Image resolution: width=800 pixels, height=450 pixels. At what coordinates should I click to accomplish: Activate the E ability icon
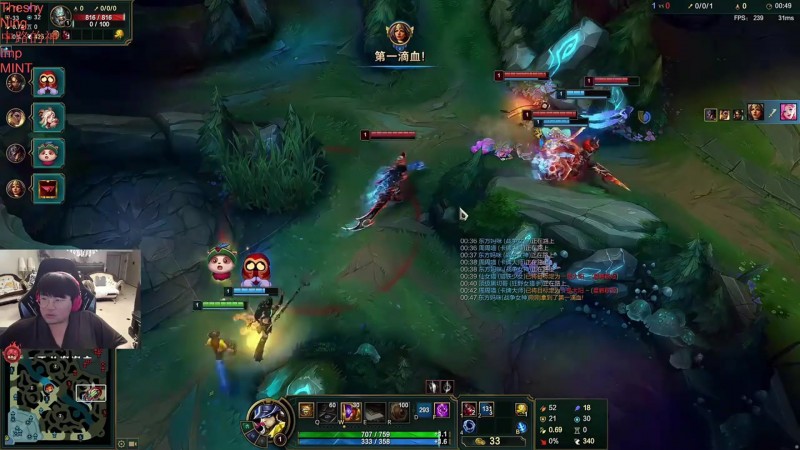click(375, 411)
